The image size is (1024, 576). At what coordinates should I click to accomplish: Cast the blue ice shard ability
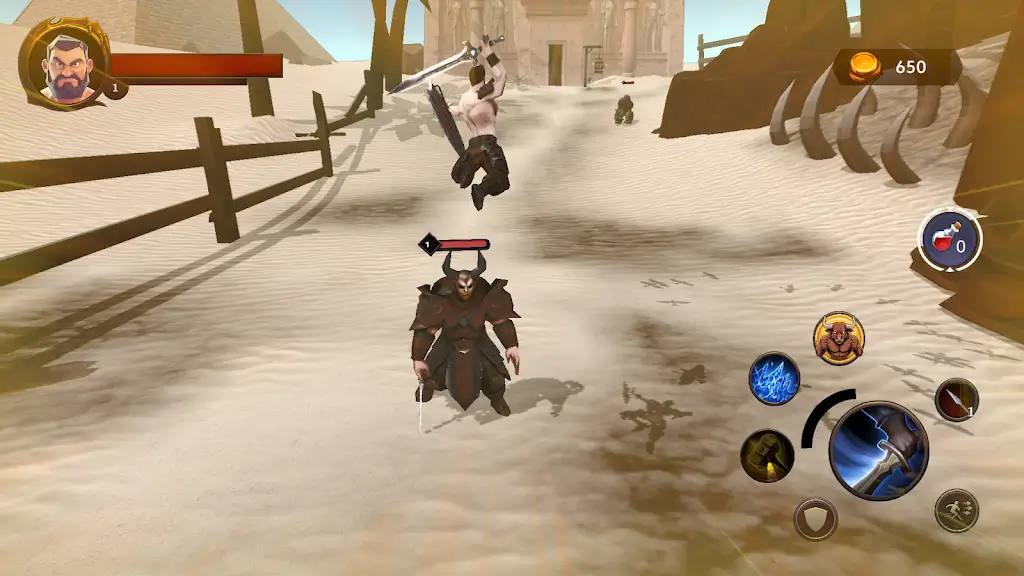click(x=774, y=379)
